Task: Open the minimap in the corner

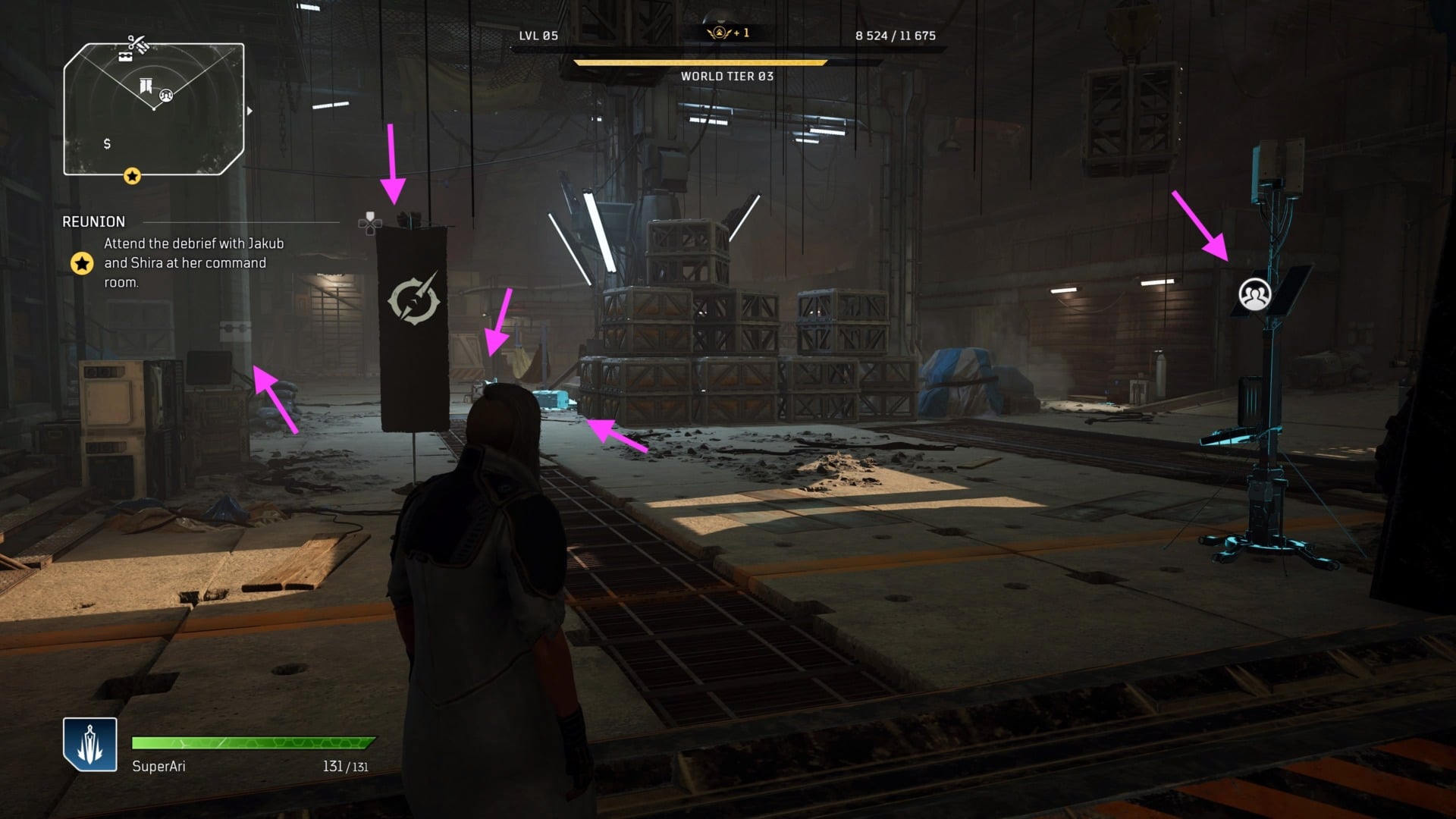Action: point(154,109)
